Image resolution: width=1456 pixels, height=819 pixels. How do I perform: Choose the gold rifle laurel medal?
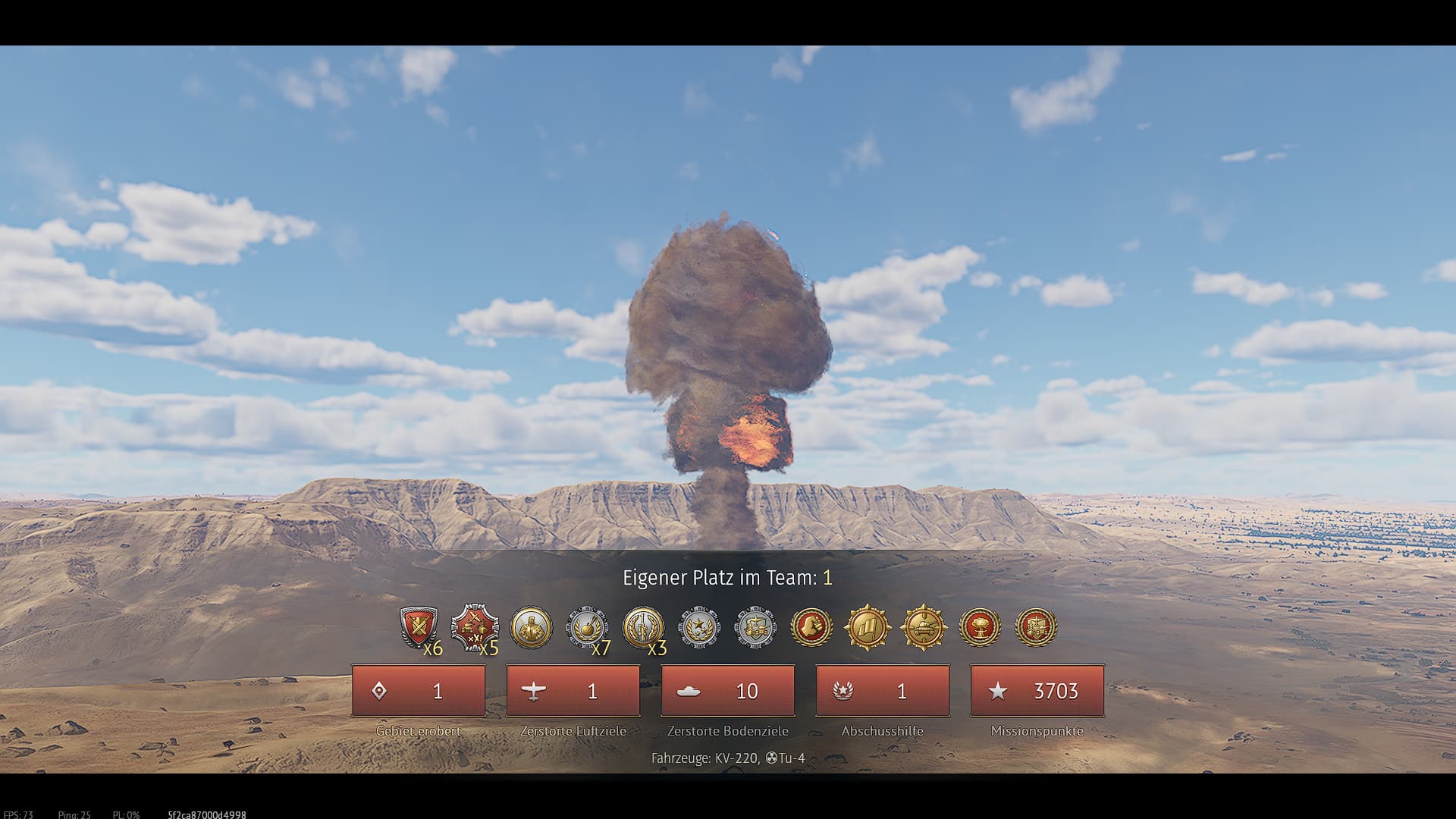coord(643,628)
